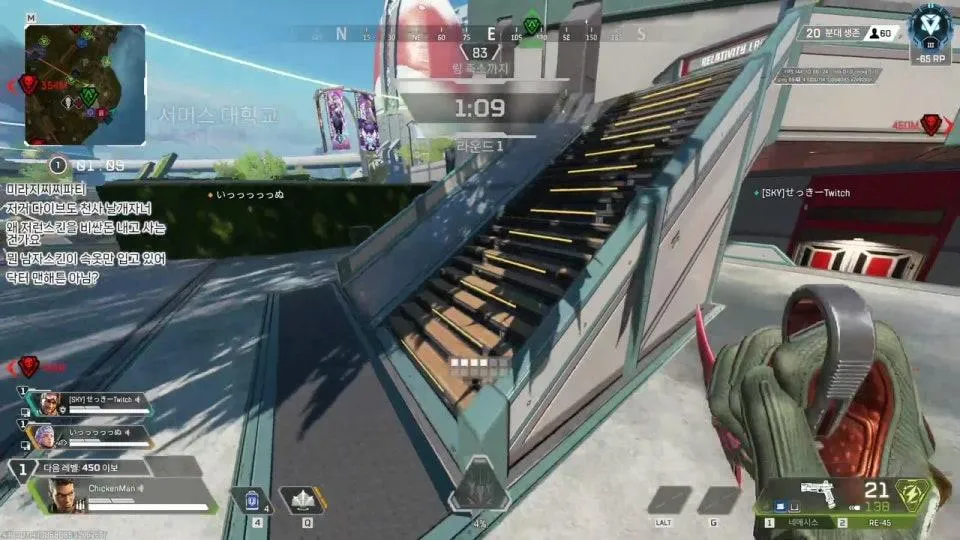The image size is (960, 540).
Task: Select the green marker on the compass
Action: pyautogui.click(x=532, y=26)
